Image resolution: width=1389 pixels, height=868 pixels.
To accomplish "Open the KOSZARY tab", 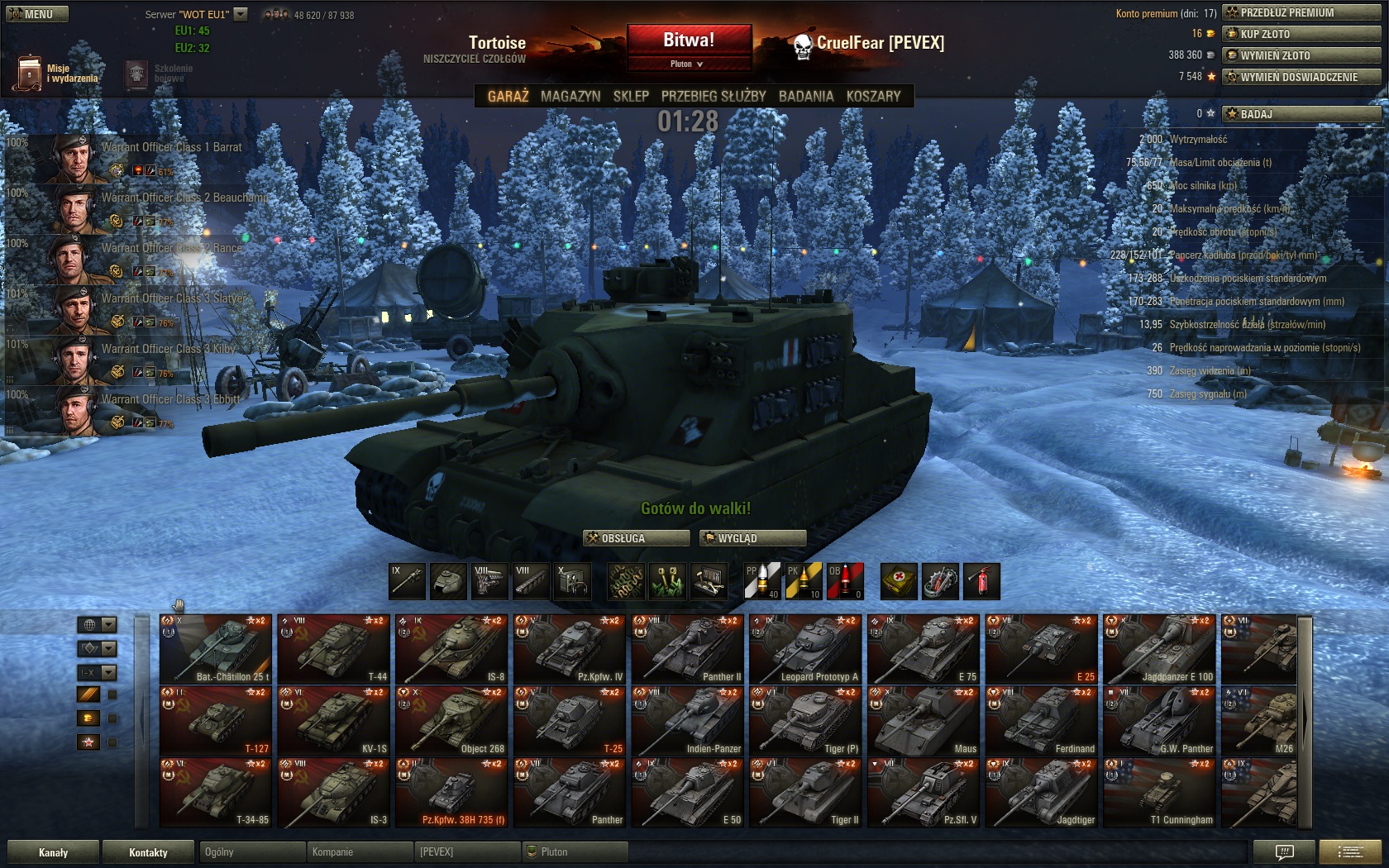I will pyautogui.click(x=873, y=96).
